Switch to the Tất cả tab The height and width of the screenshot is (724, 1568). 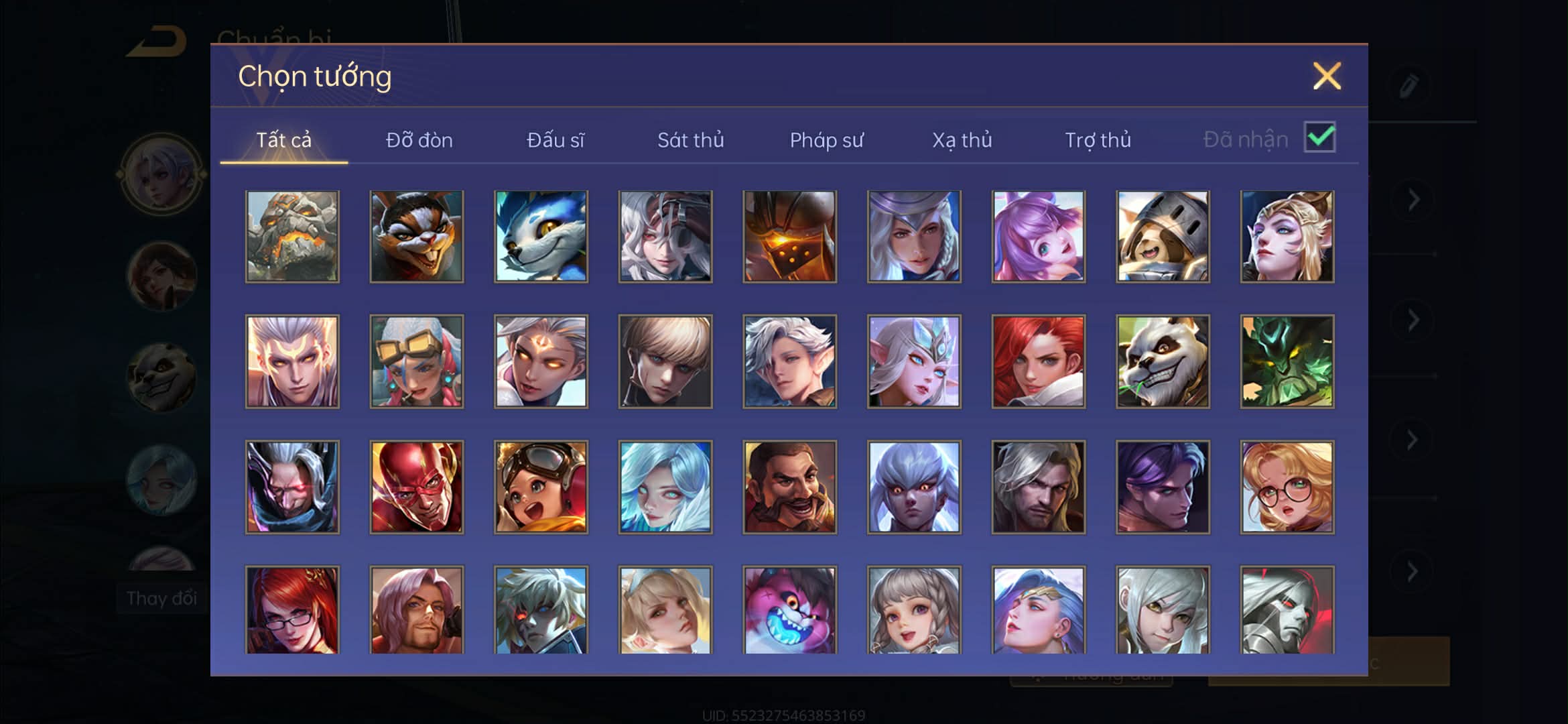click(283, 139)
